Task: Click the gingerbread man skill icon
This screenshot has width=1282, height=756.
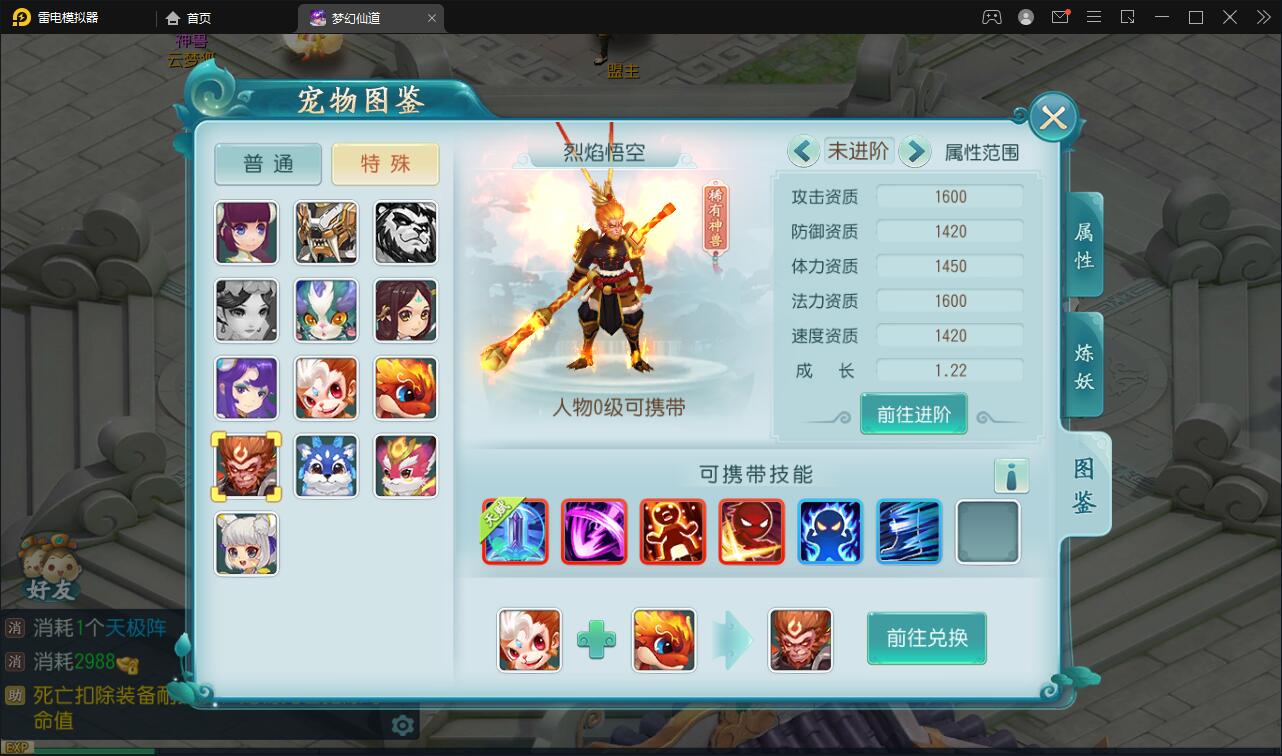Action: point(673,532)
